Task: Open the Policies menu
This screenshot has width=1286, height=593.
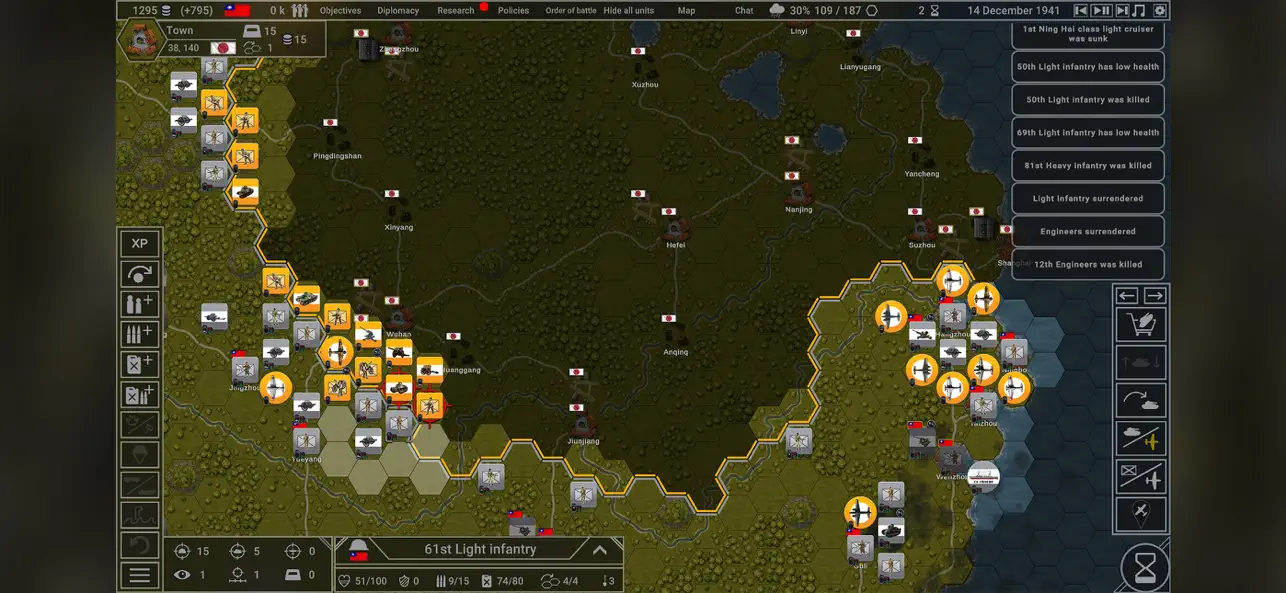Action: [x=513, y=11]
